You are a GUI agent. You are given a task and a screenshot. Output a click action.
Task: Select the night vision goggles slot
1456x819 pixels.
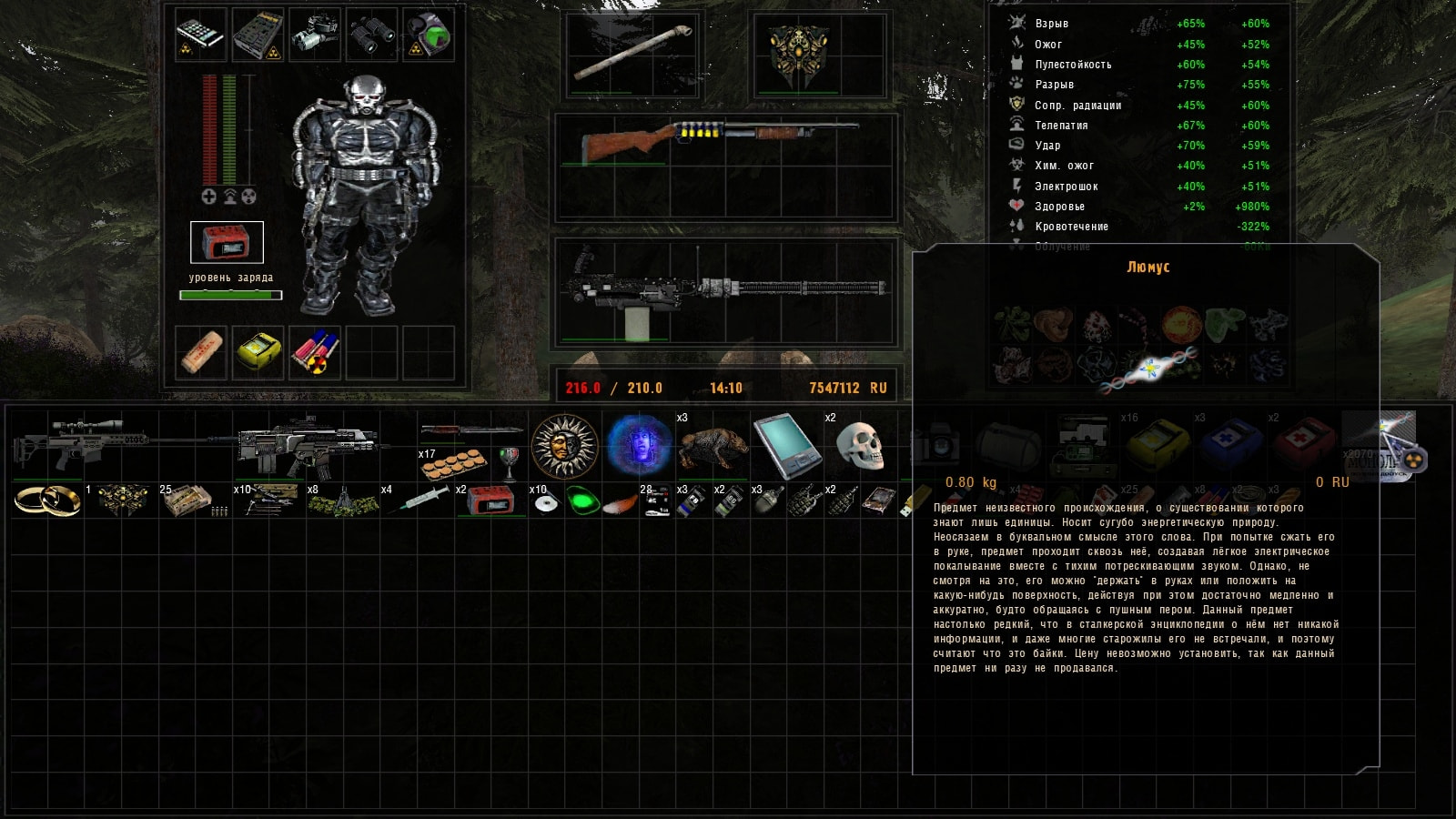[315, 35]
